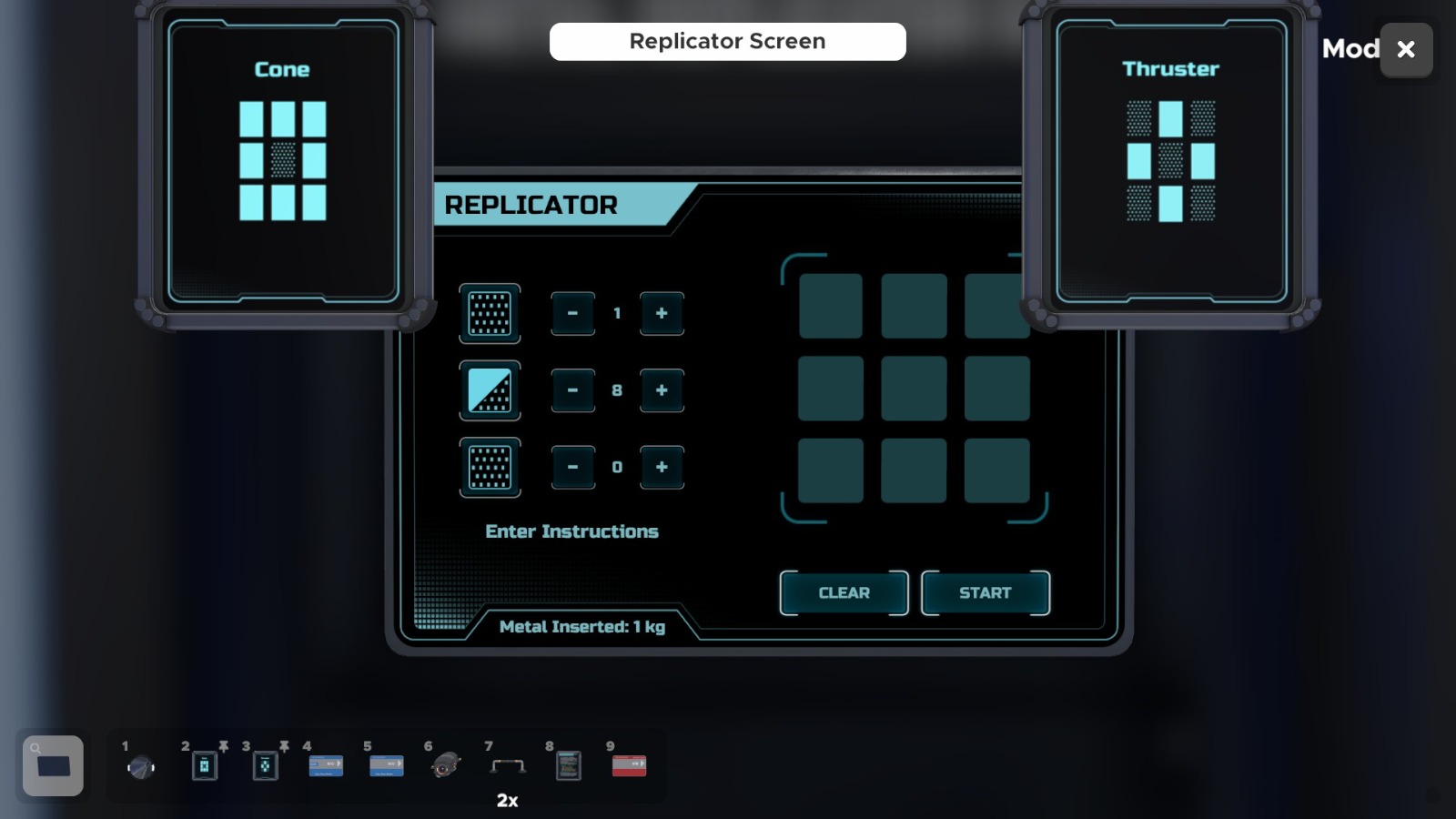The image size is (1456, 819).
Task: Increase the middle material count with plus
Action: (661, 390)
